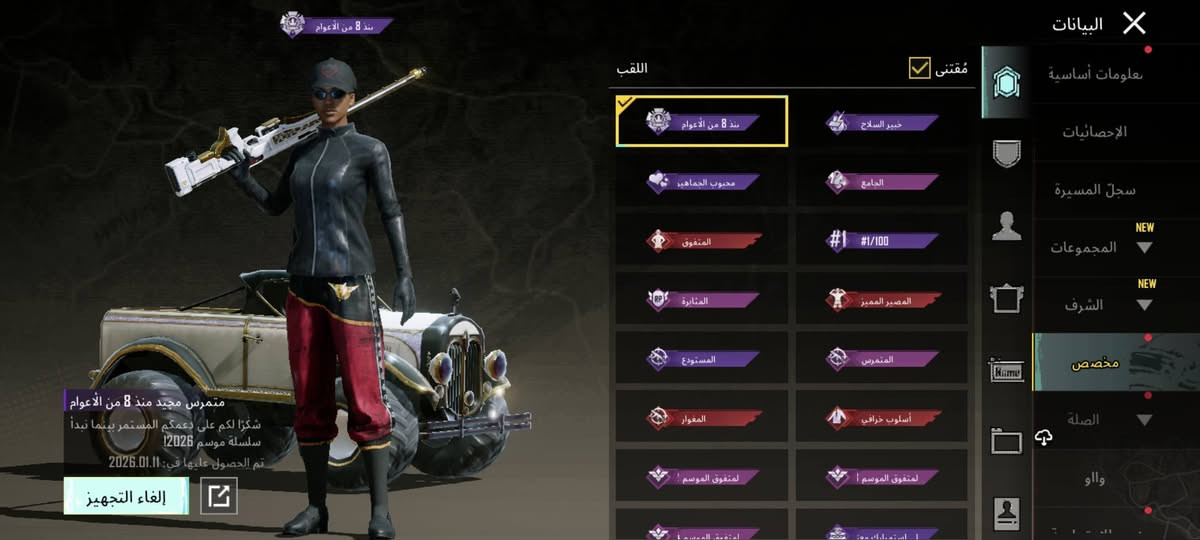The height and width of the screenshot is (540, 1200).
Task: Switch to the shield badge category tab
Action: pos(1005,153)
